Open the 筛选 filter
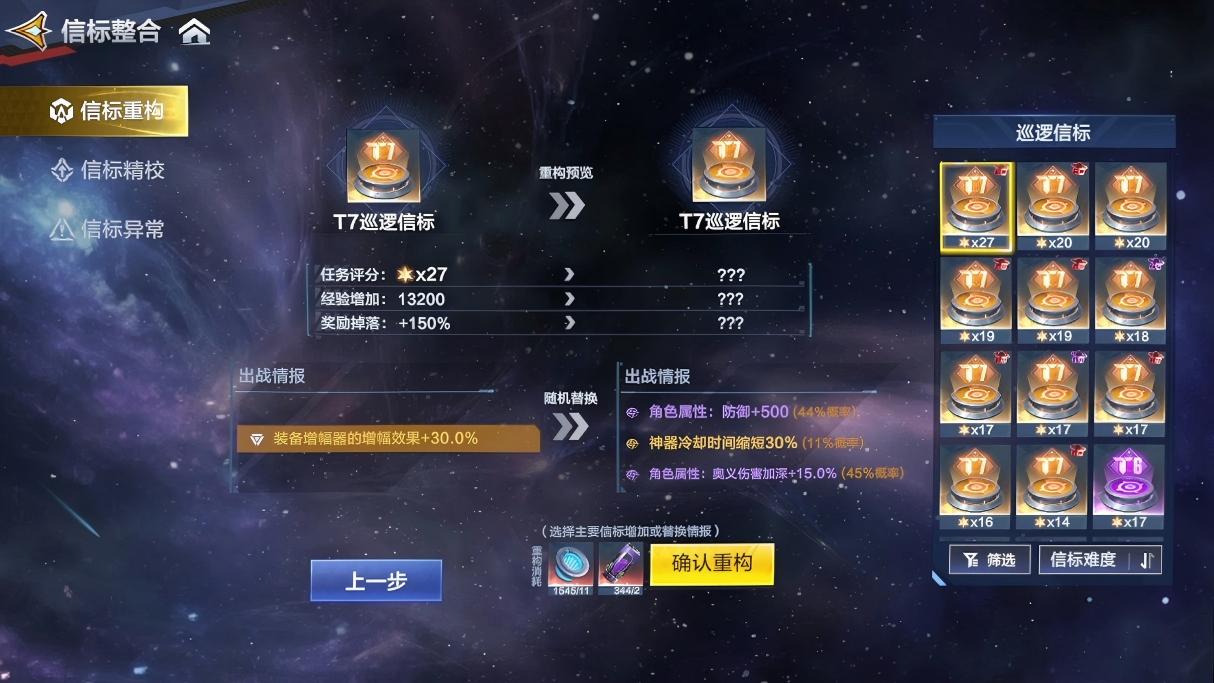Screen dimensions: 1214x683 [x=989, y=560]
